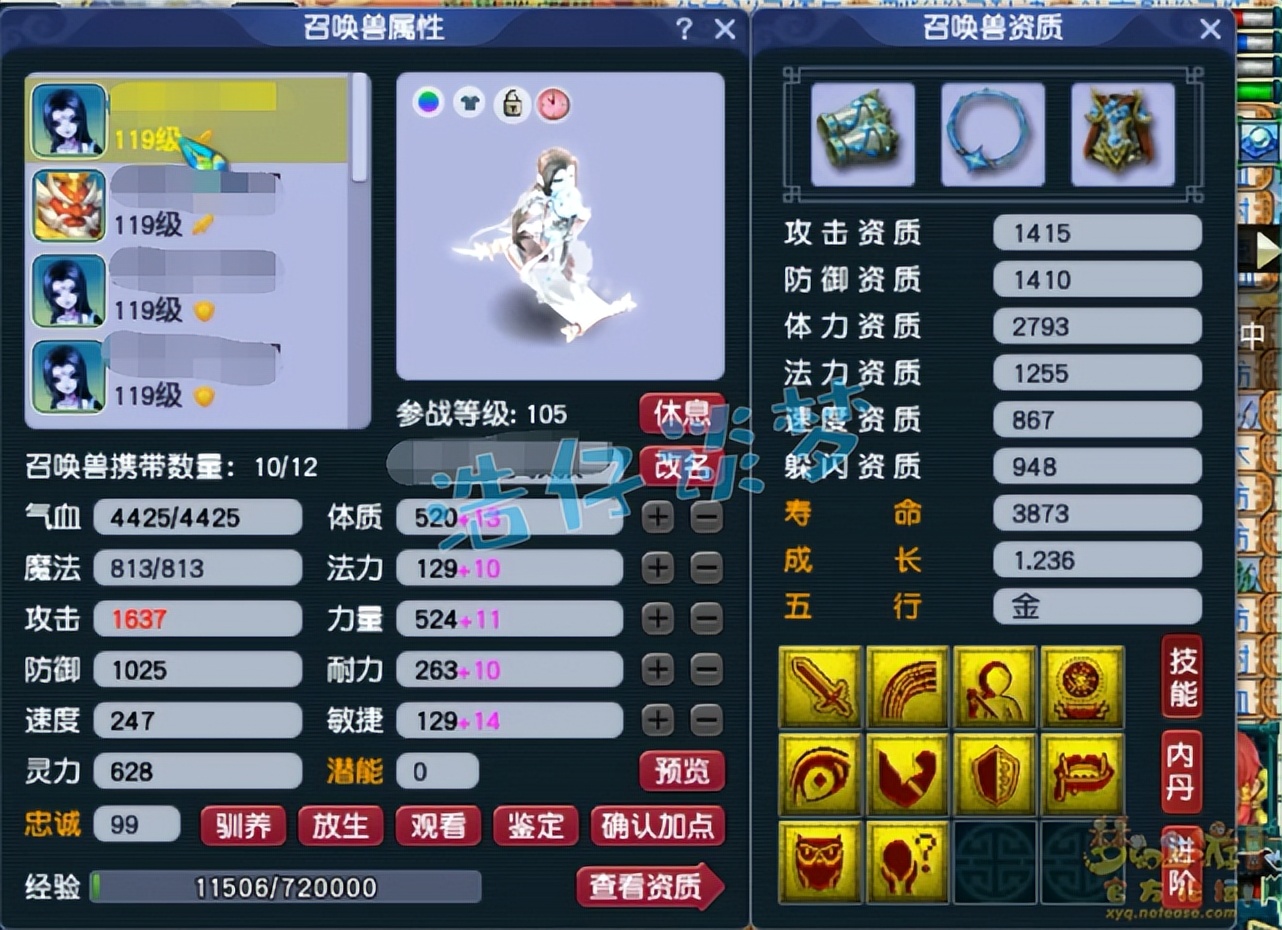Open the help question mark on title bar
Screen dimensions: 1282x930
685,29
